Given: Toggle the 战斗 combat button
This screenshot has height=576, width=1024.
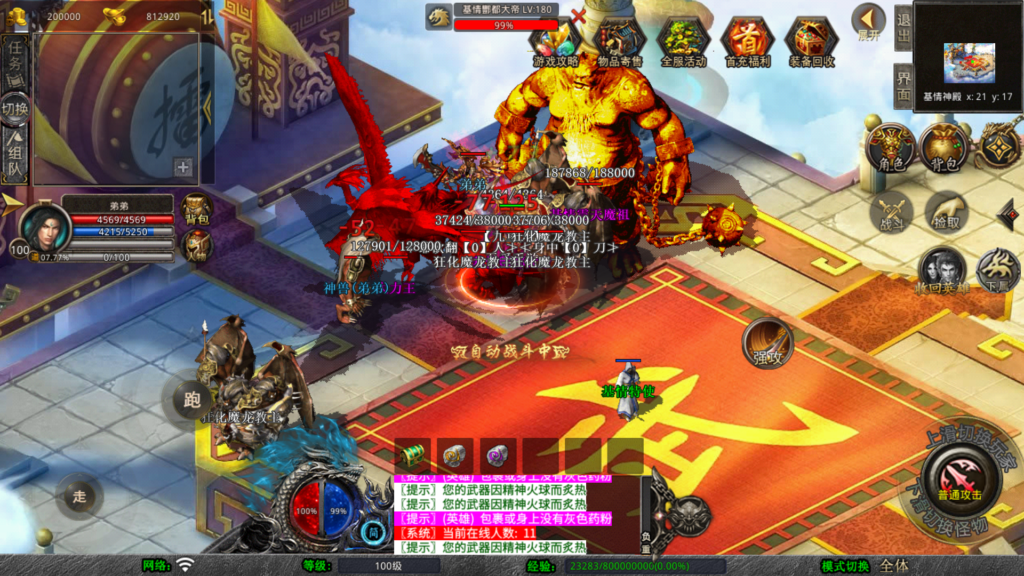Looking at the screenshot, I should [890, 213].
